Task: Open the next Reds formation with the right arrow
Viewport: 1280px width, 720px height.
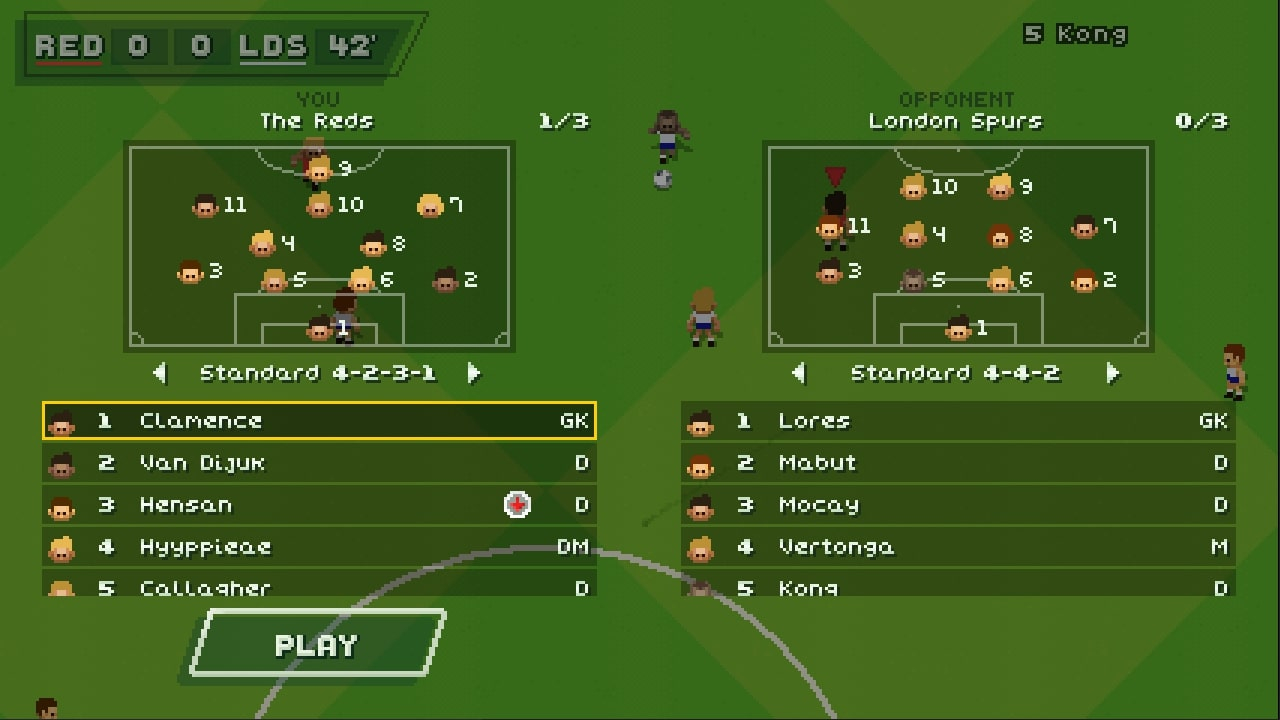Action: (x=474, y=372)
